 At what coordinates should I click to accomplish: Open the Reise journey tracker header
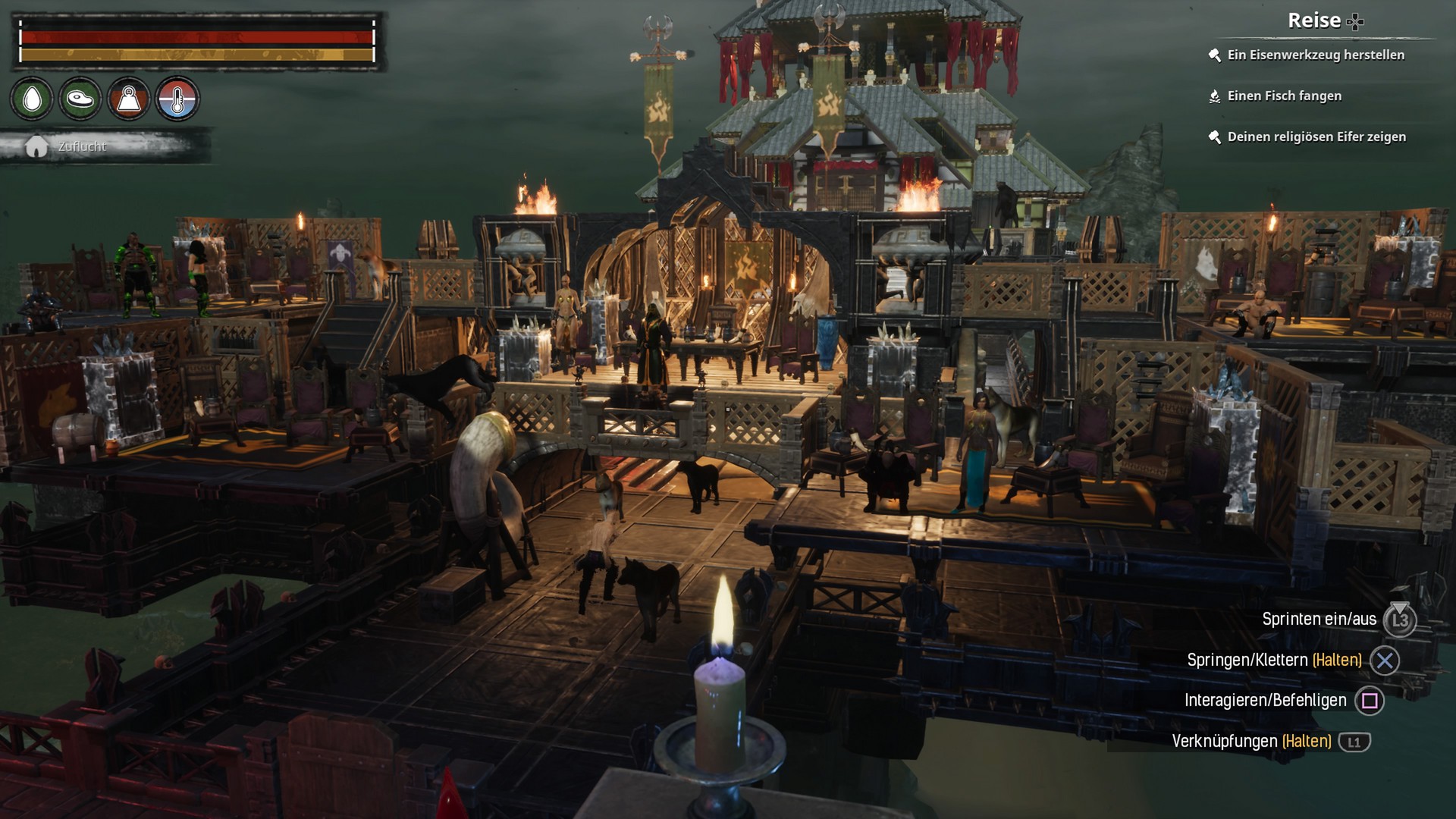1324,21
